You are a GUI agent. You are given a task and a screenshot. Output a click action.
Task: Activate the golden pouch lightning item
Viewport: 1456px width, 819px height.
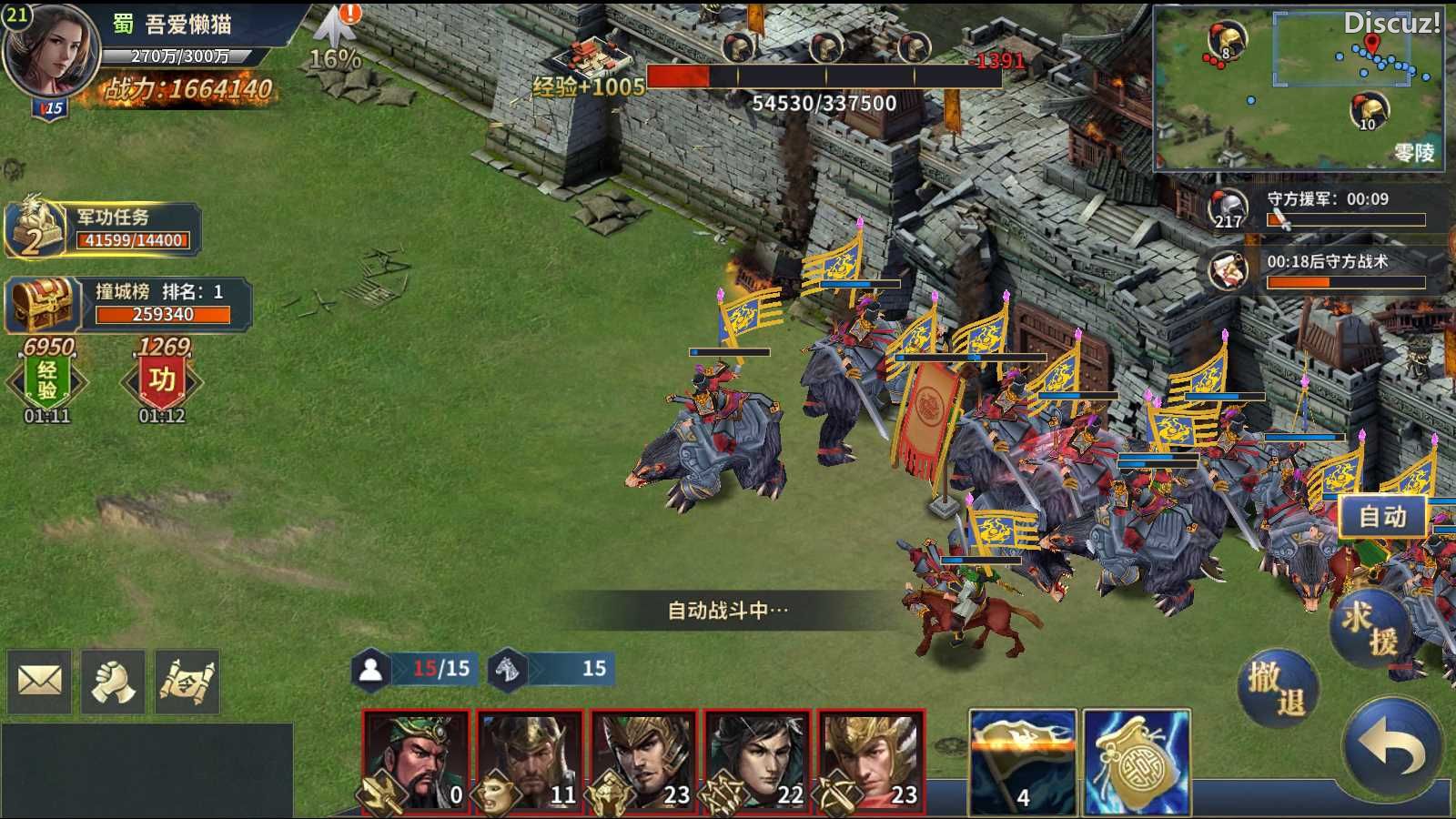point(1137,762)
